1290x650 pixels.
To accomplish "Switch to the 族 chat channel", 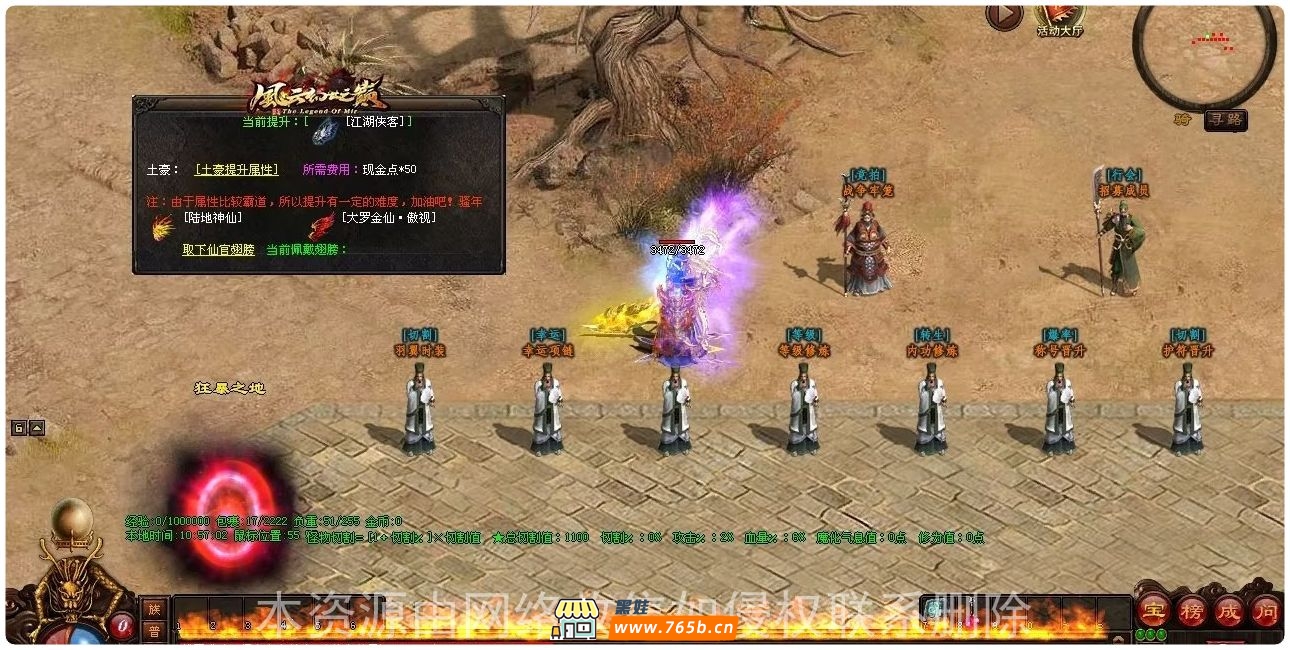I will point(154,608).
